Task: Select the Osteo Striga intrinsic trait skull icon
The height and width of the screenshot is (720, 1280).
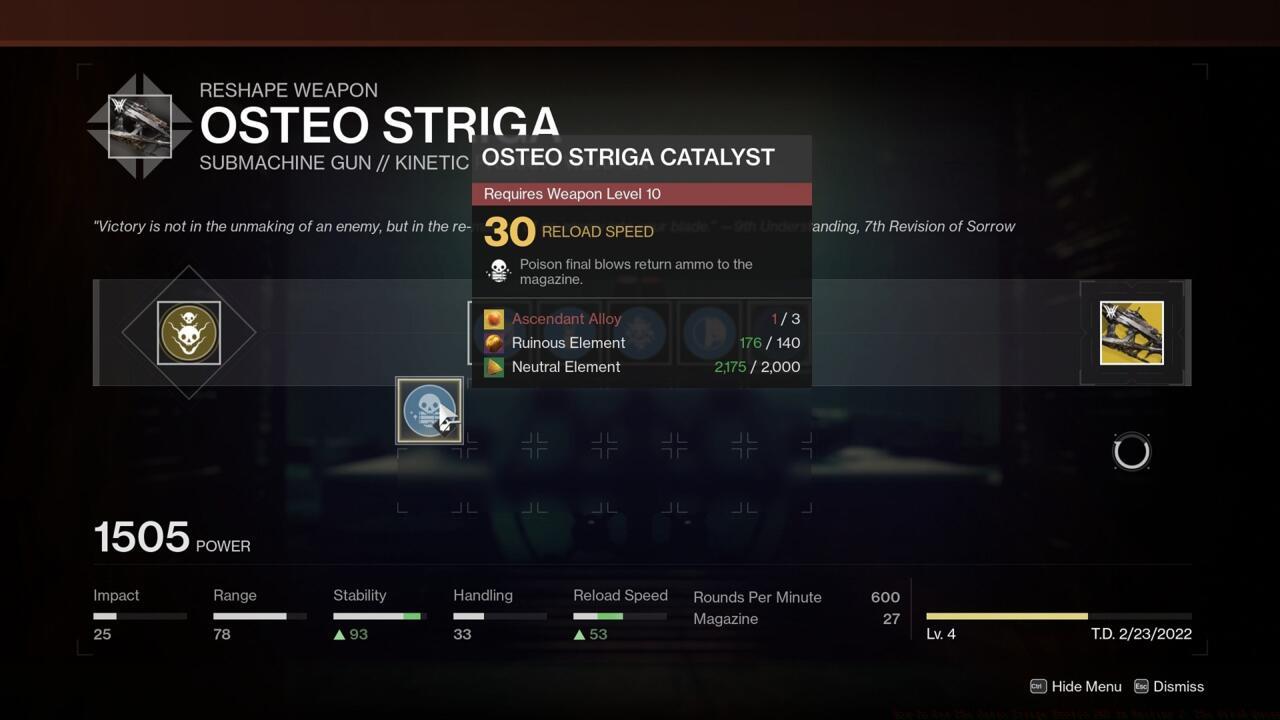Action: click(x=189, y=333)
